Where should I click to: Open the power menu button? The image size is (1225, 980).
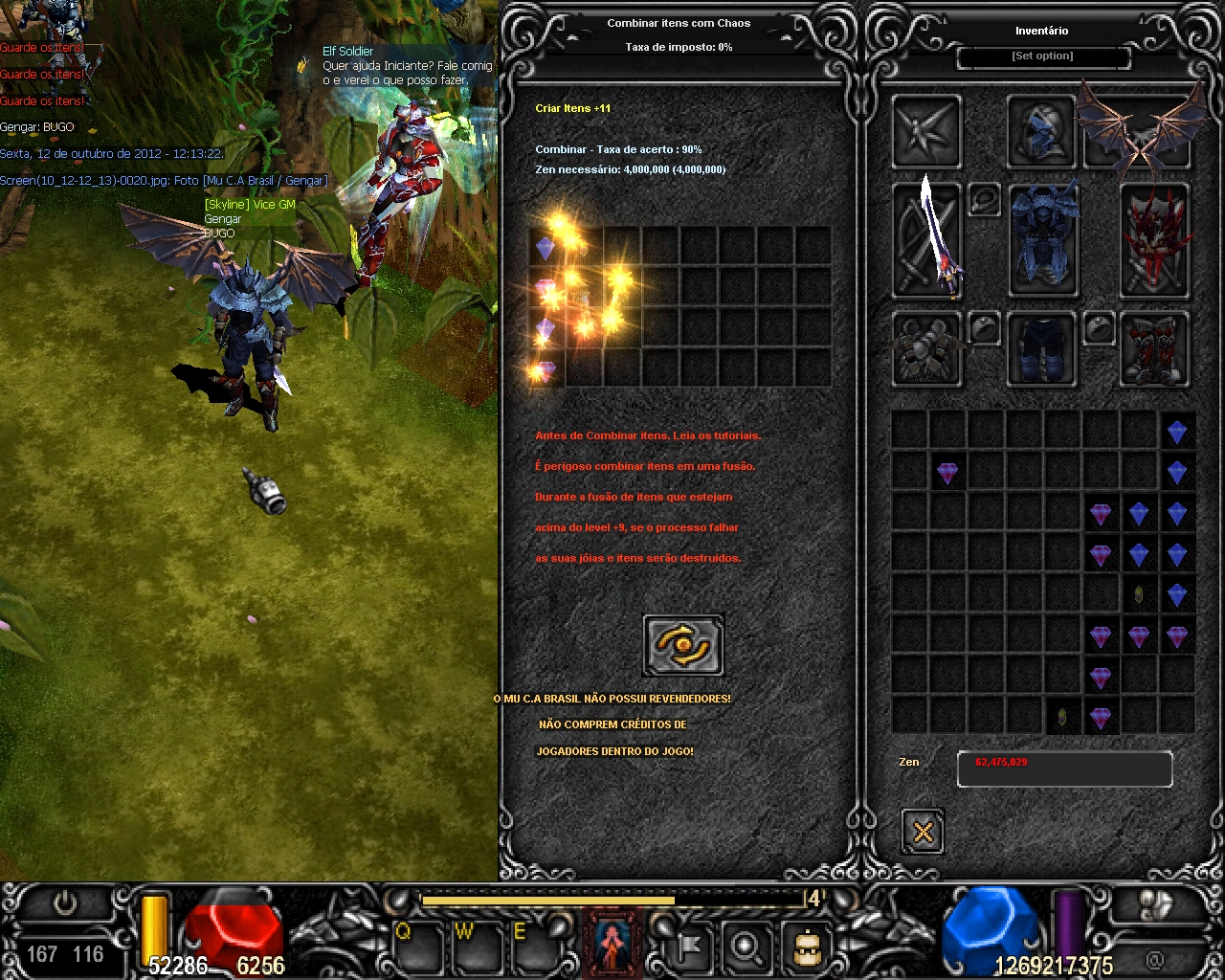click(x=65, y=903)
